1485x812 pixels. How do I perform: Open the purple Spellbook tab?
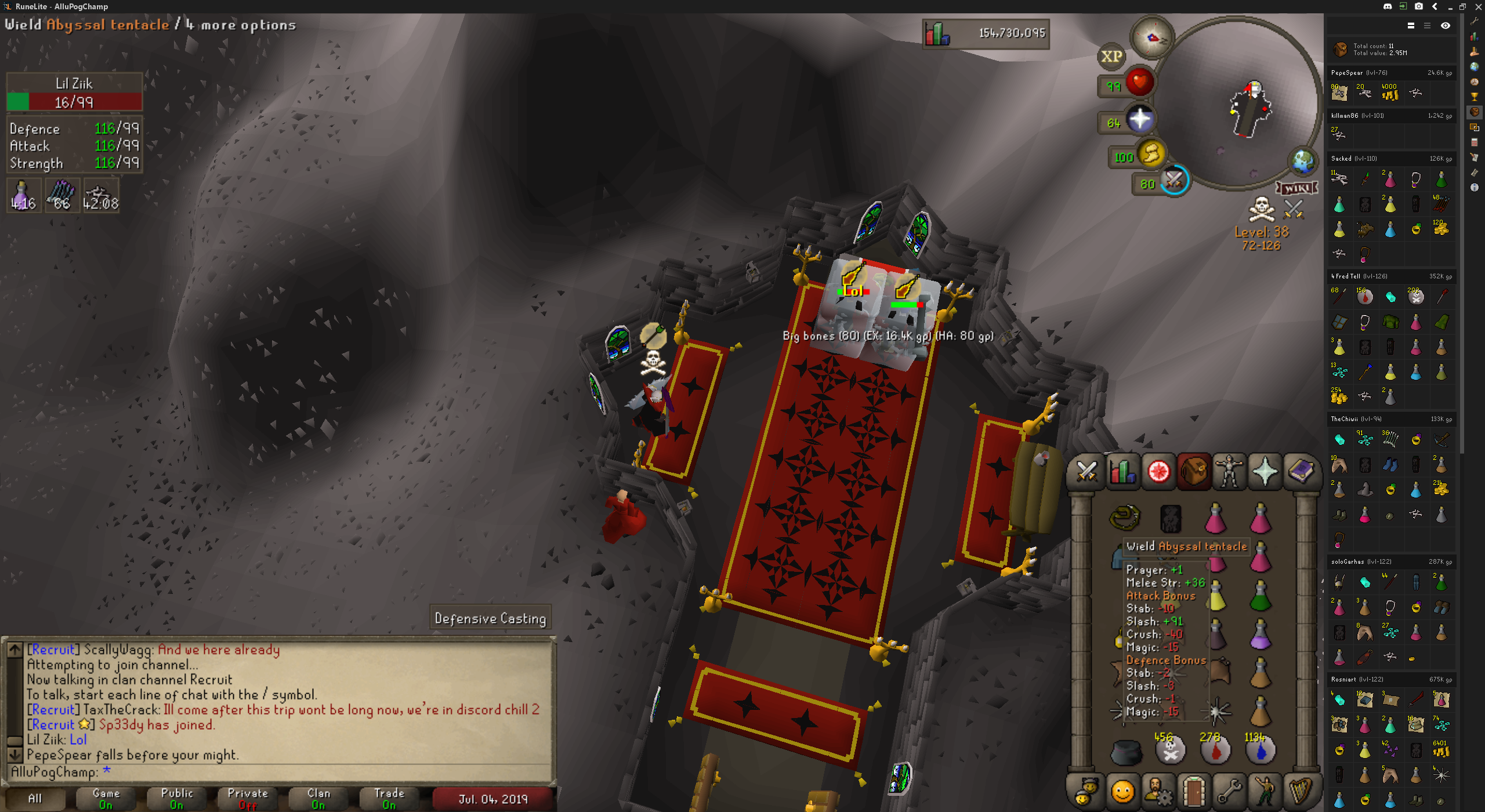point(1301,472)
